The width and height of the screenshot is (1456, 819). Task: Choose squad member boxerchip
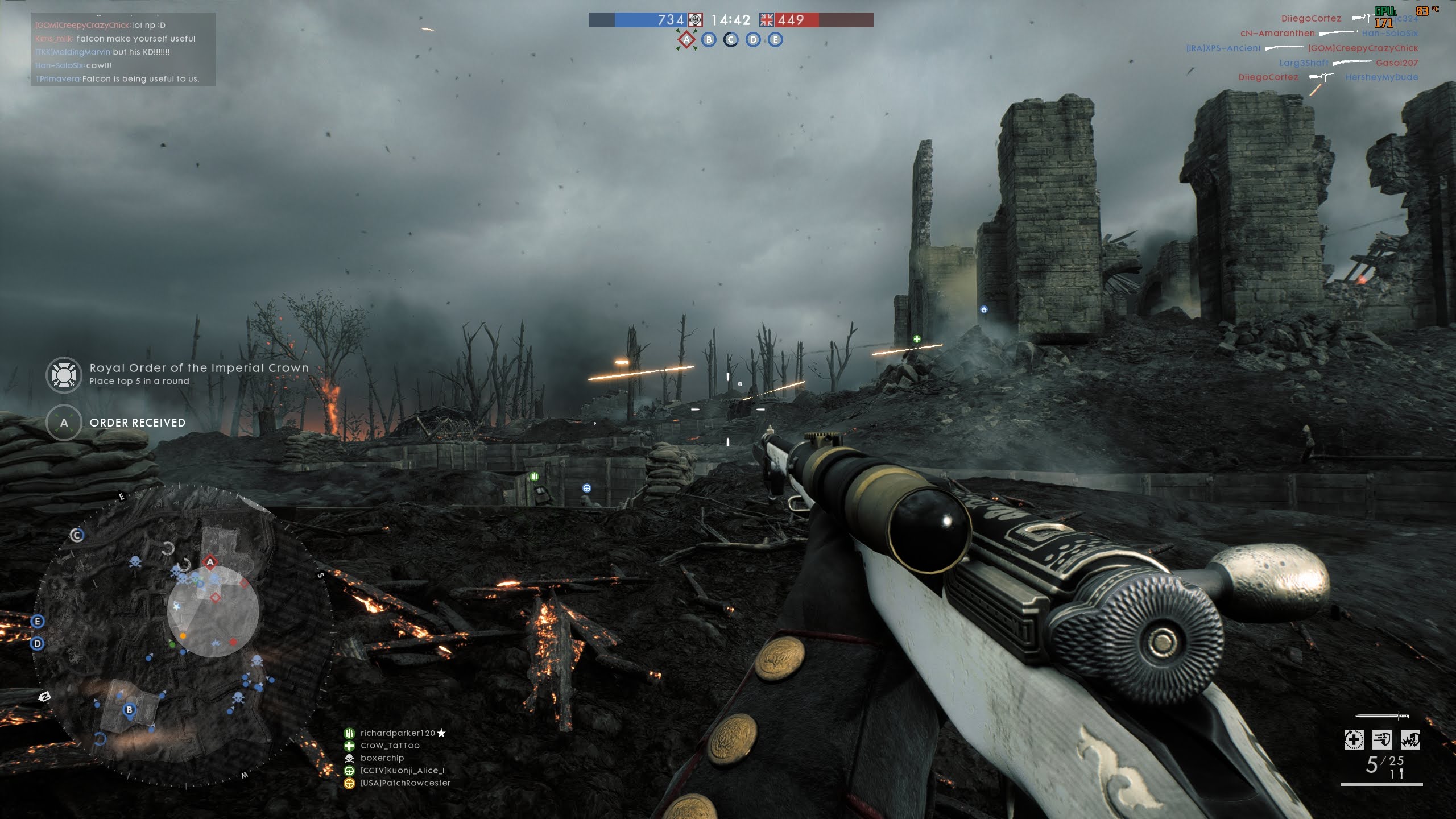[382, 758]
